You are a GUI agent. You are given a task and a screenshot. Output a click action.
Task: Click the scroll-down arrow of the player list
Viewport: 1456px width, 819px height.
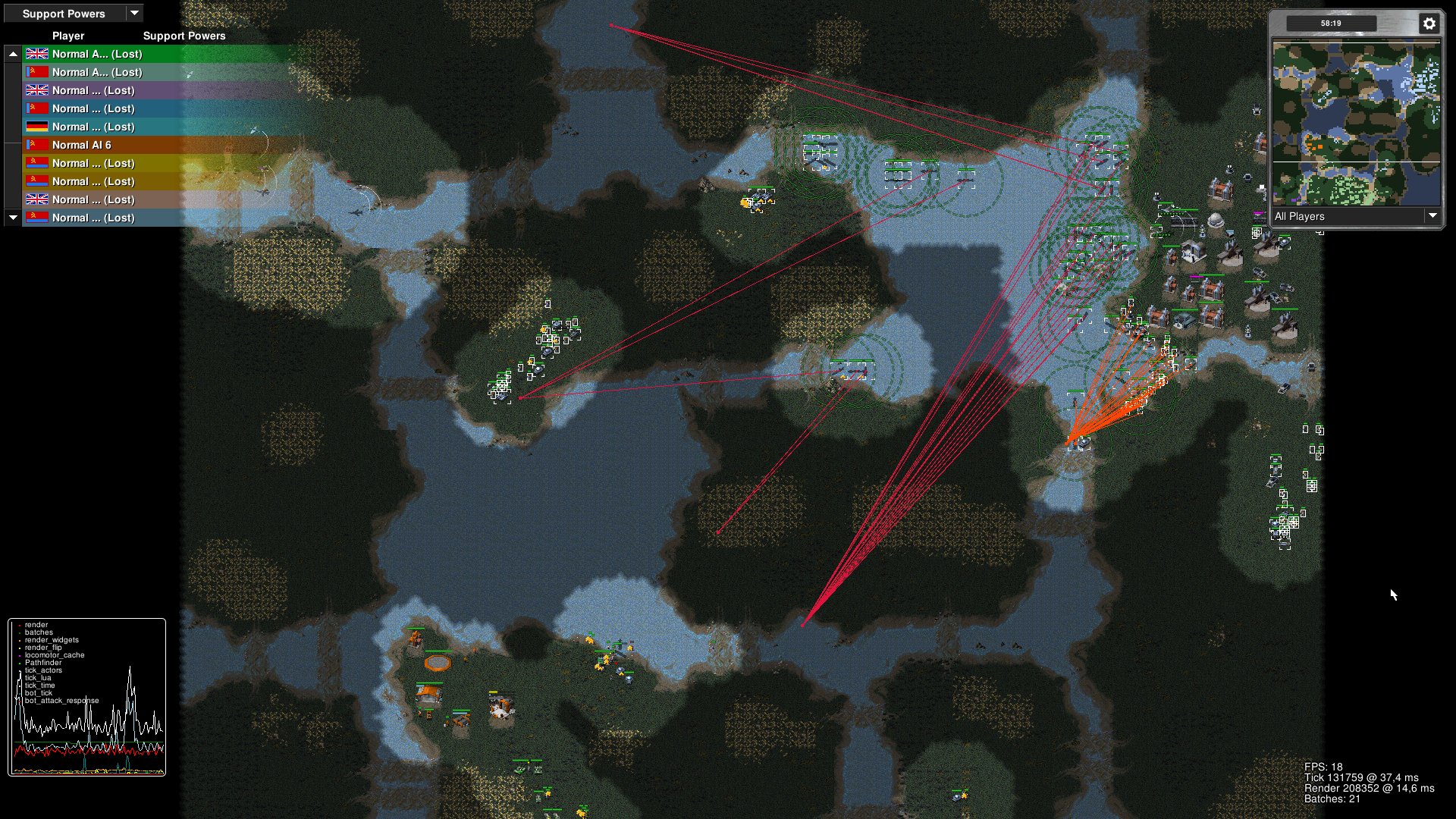click(x=13, y=218)
